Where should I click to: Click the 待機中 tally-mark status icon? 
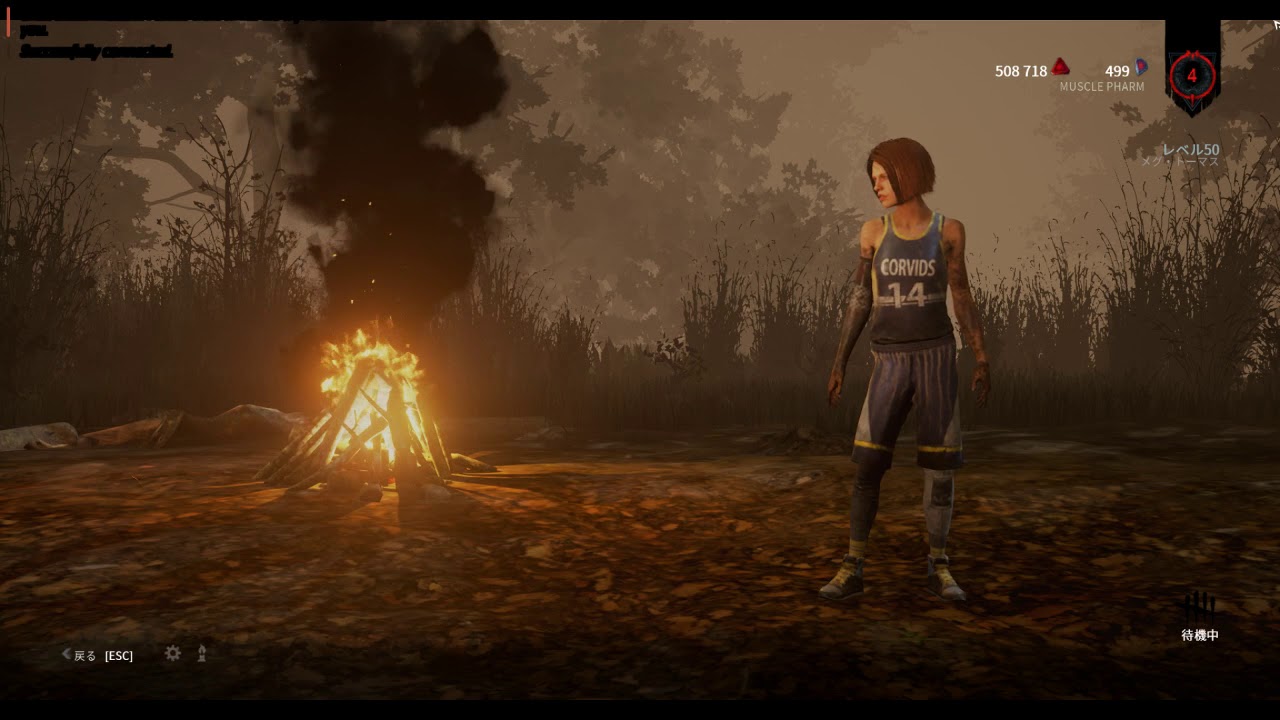click(1200, 606)
